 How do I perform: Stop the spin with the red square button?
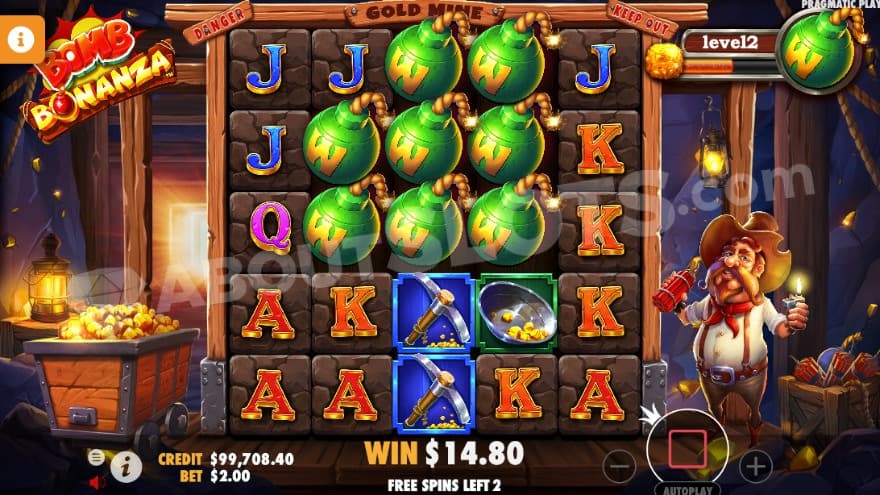[x=687, y=449]
